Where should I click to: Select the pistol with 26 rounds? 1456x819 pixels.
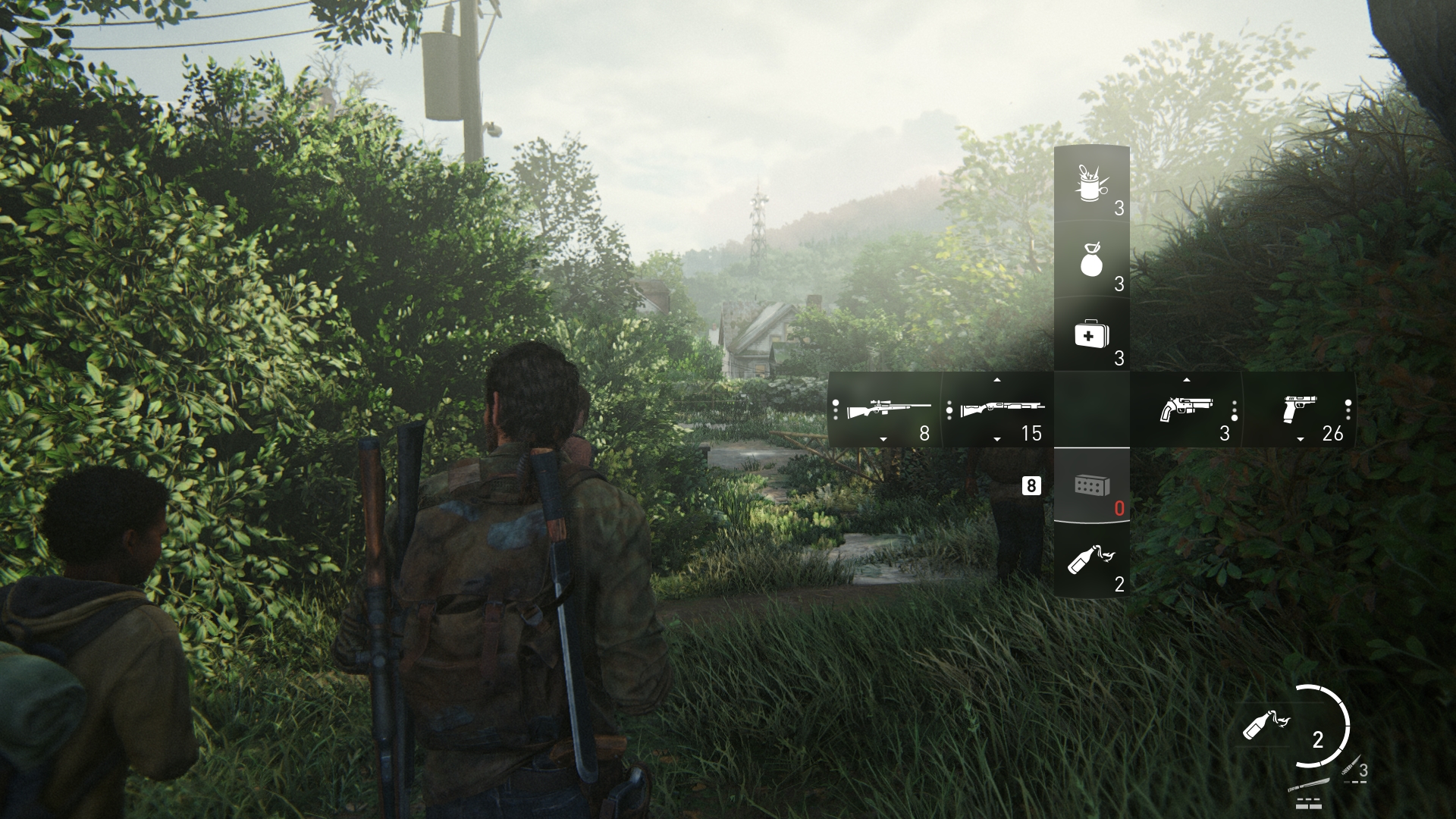[x=1300, y=410]
